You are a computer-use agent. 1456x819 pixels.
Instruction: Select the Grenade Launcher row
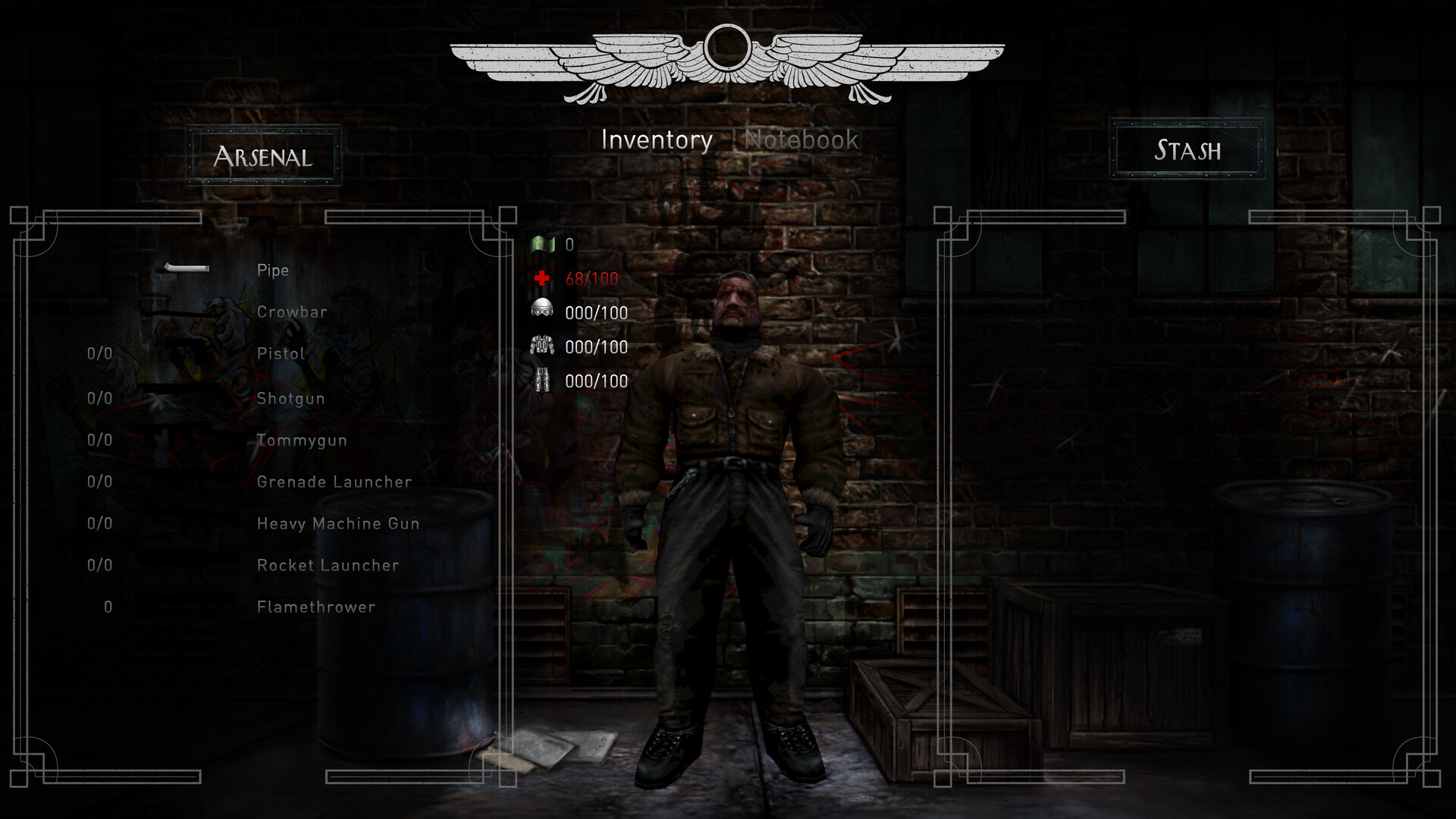click(334, 482)
